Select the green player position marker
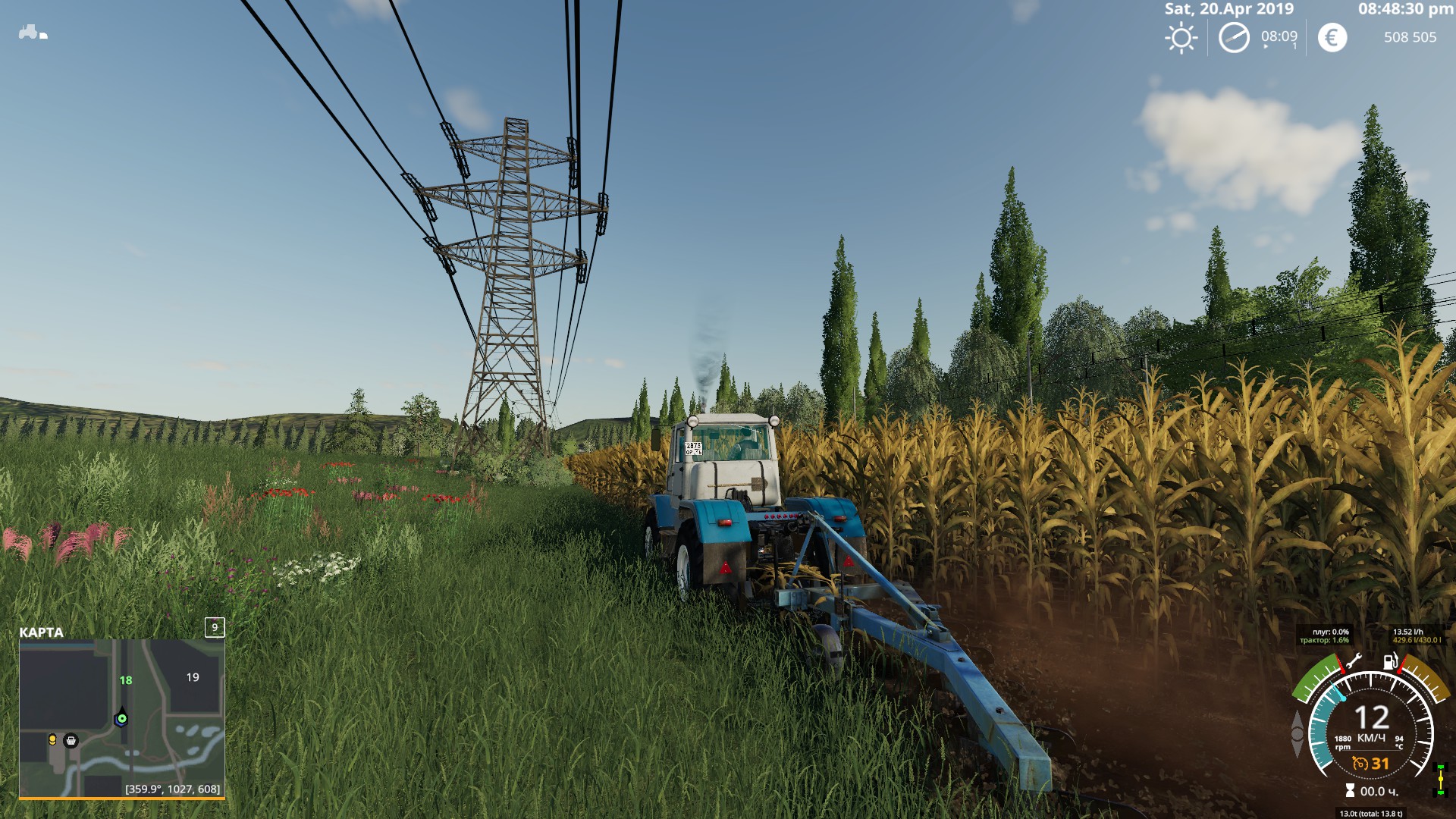Screen dimensions: 1456x819 121,717
